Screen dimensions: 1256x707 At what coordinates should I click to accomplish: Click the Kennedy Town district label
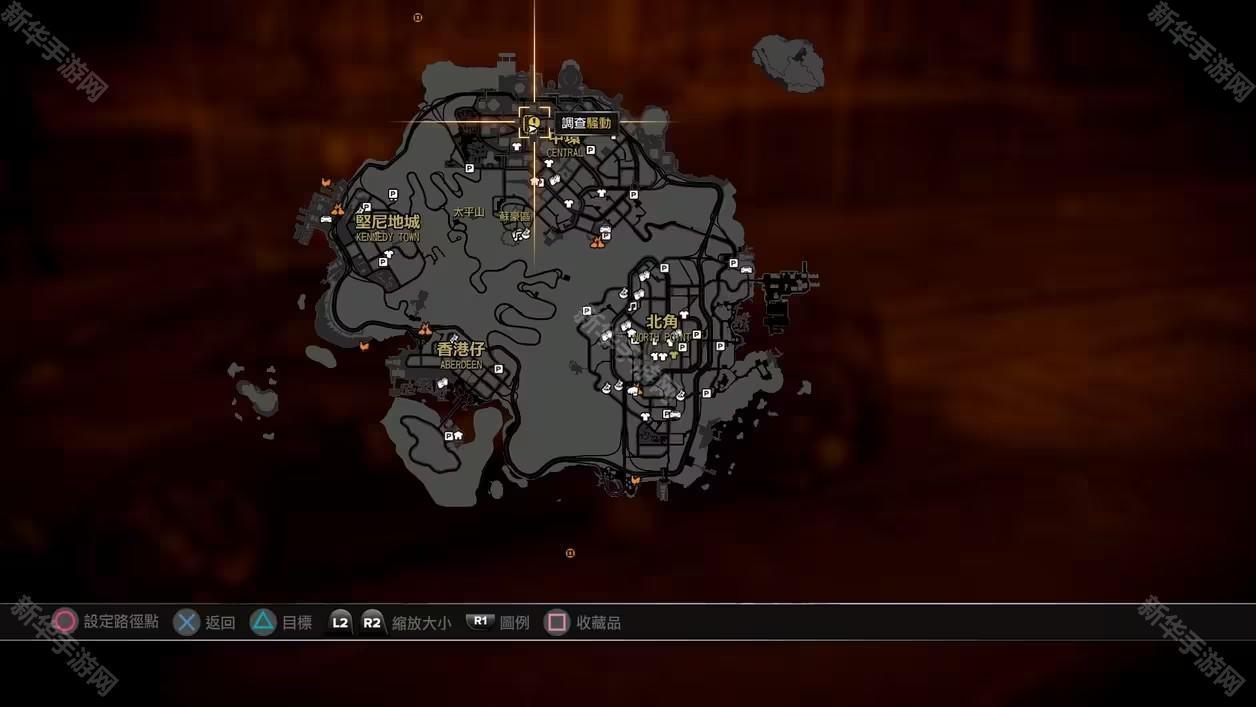coord(388,222)
